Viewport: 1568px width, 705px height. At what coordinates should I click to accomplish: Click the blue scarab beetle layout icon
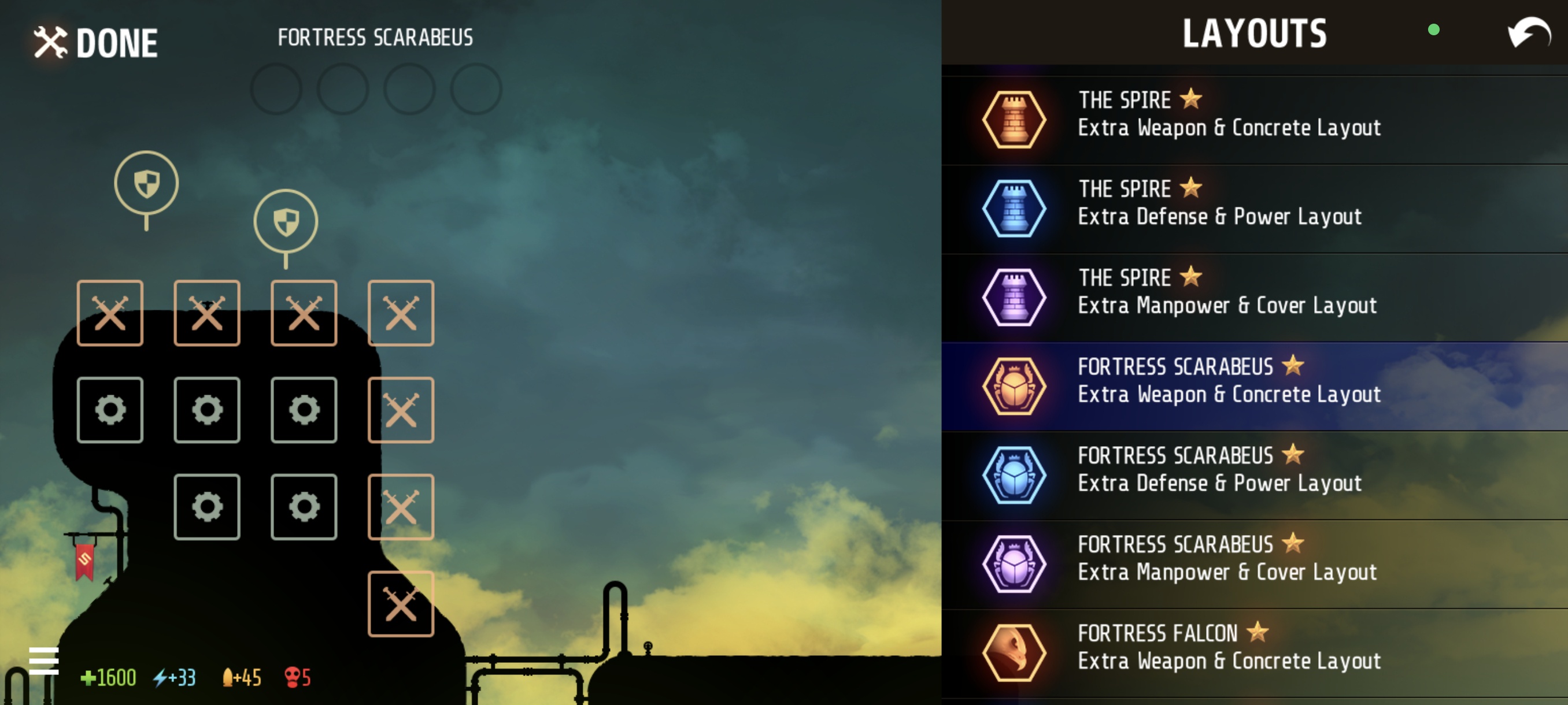pos(1014,475)
